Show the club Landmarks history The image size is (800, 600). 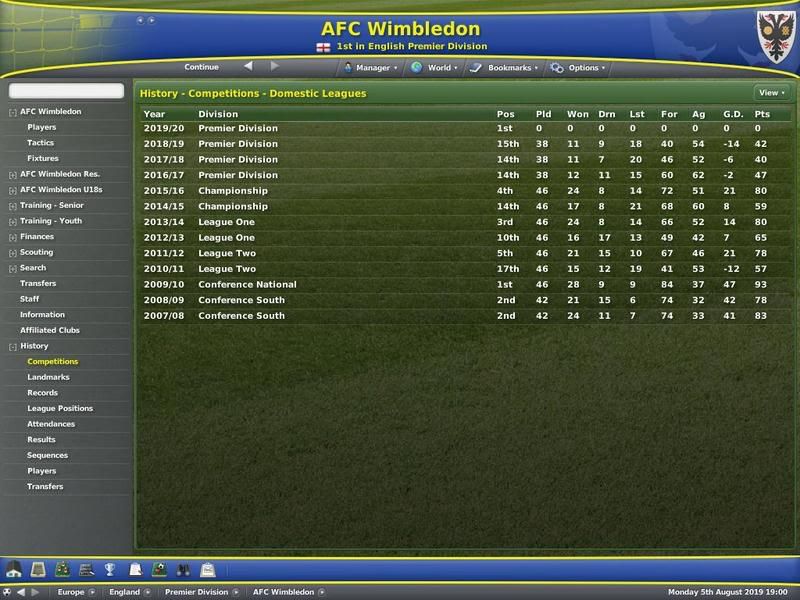[46, 377]
